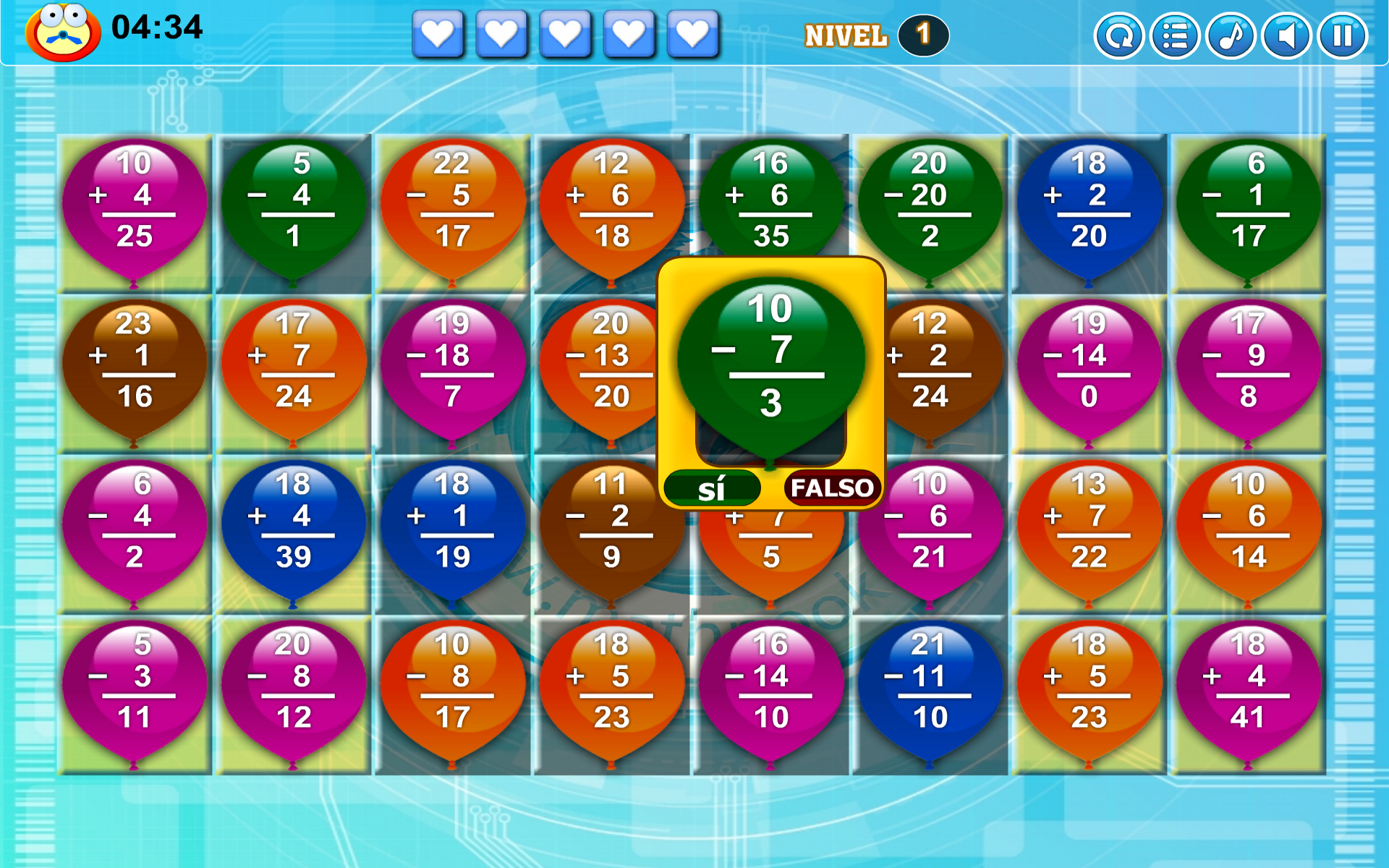Viewport: 1389px width, 868px height.
Task: Click the first heart life icon
Action: pos(439,34)
